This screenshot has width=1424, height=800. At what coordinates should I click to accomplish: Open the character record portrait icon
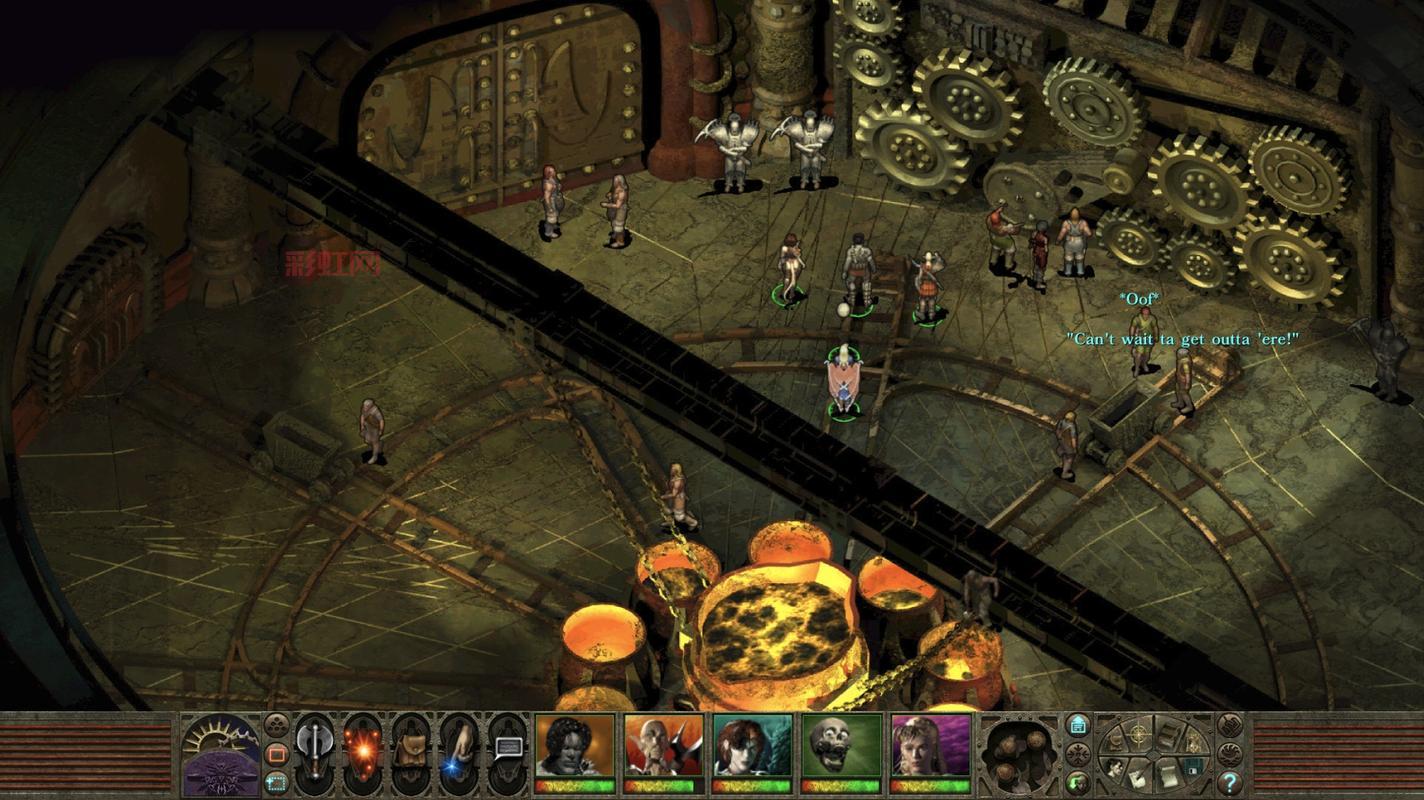tap(1114, 767)
